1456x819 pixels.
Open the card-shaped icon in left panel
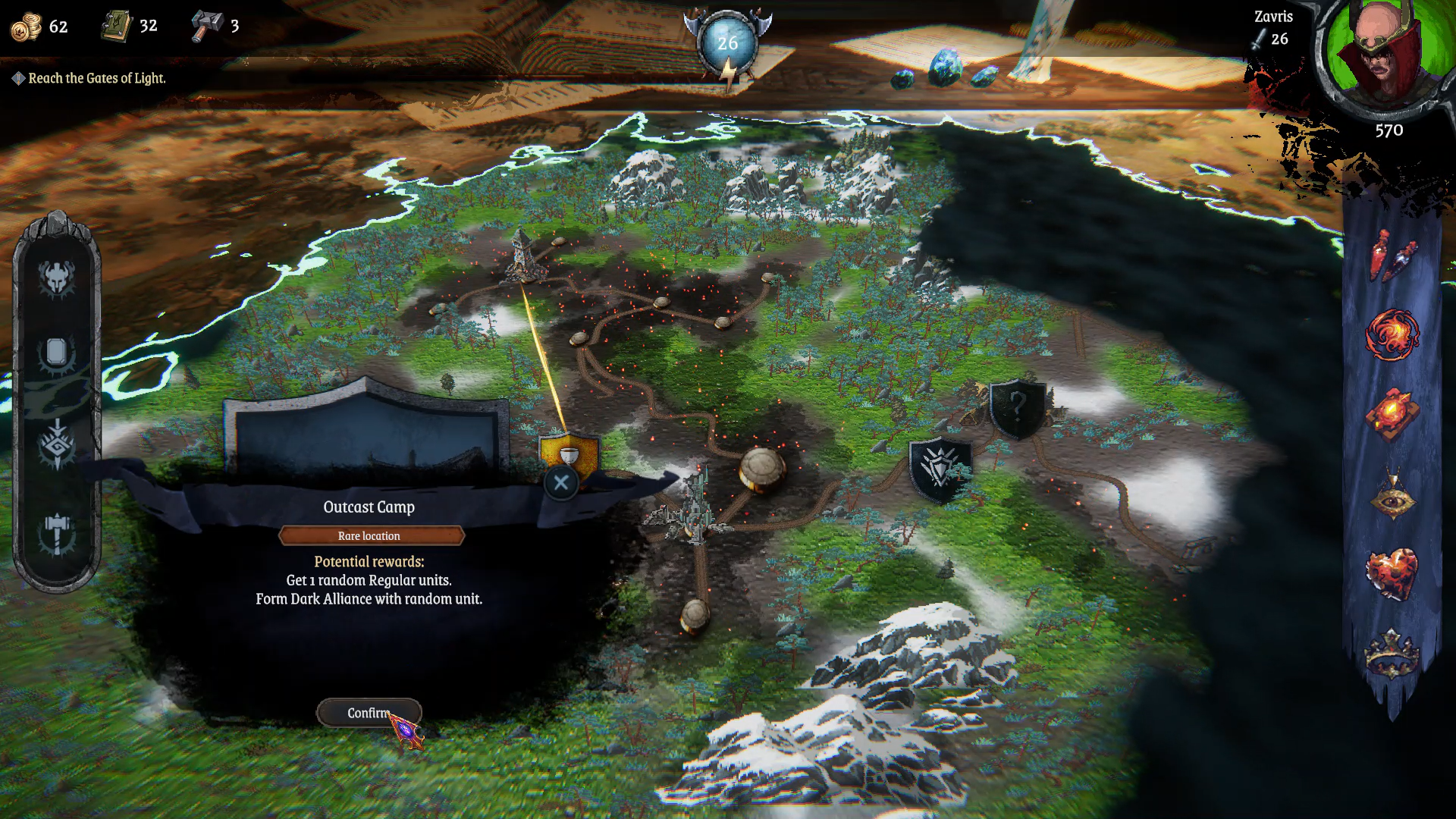pyautogui.click(x=57, y=353)
